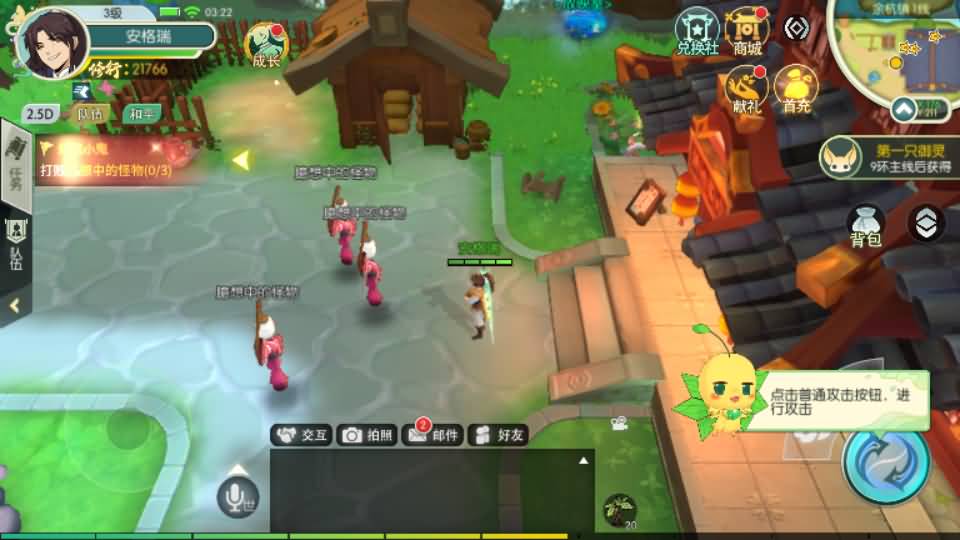Toggle the 2.5D camera view button
The height and width of the screenshot is (540, 960).
point(39,114)
